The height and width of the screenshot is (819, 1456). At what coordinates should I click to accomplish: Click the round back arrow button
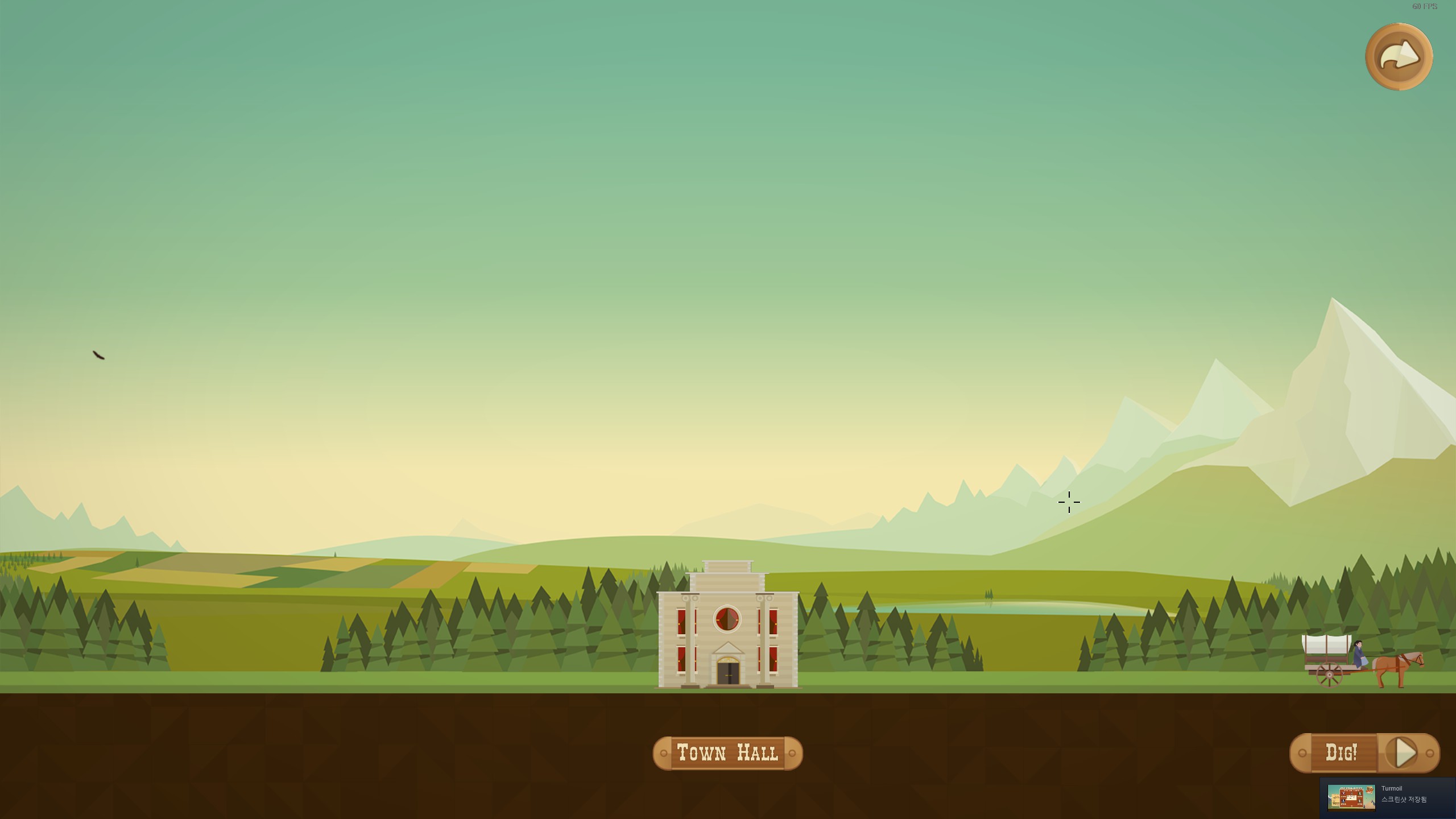click(x=1399, y=57)
